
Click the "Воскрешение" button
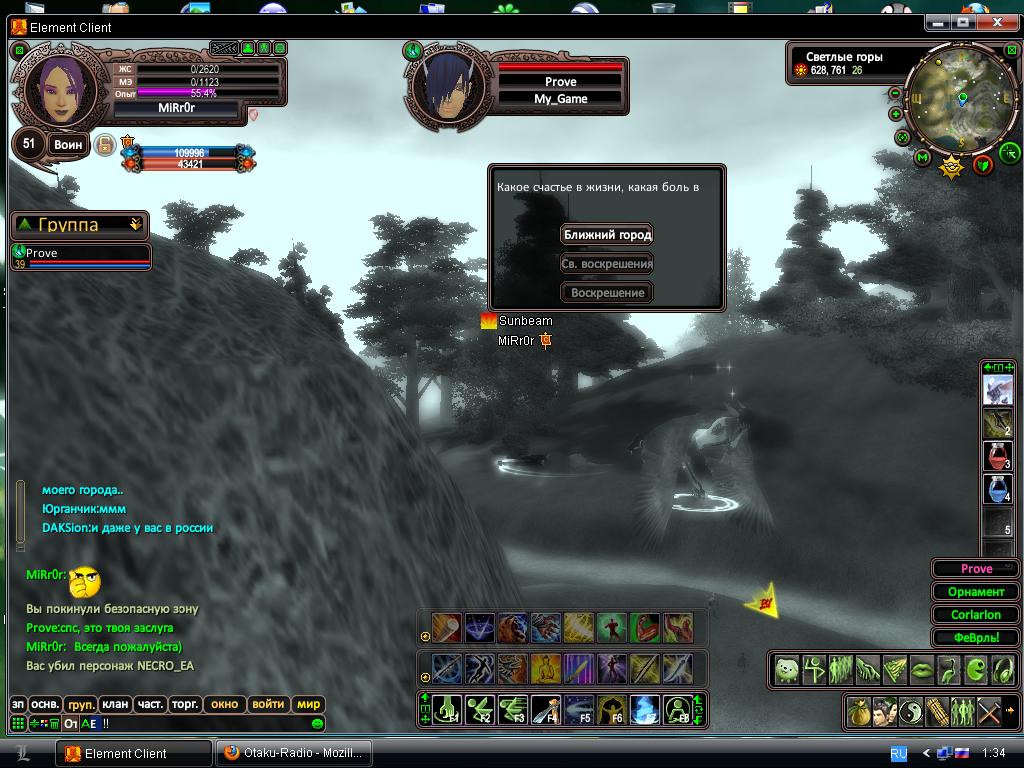[607, 293]
